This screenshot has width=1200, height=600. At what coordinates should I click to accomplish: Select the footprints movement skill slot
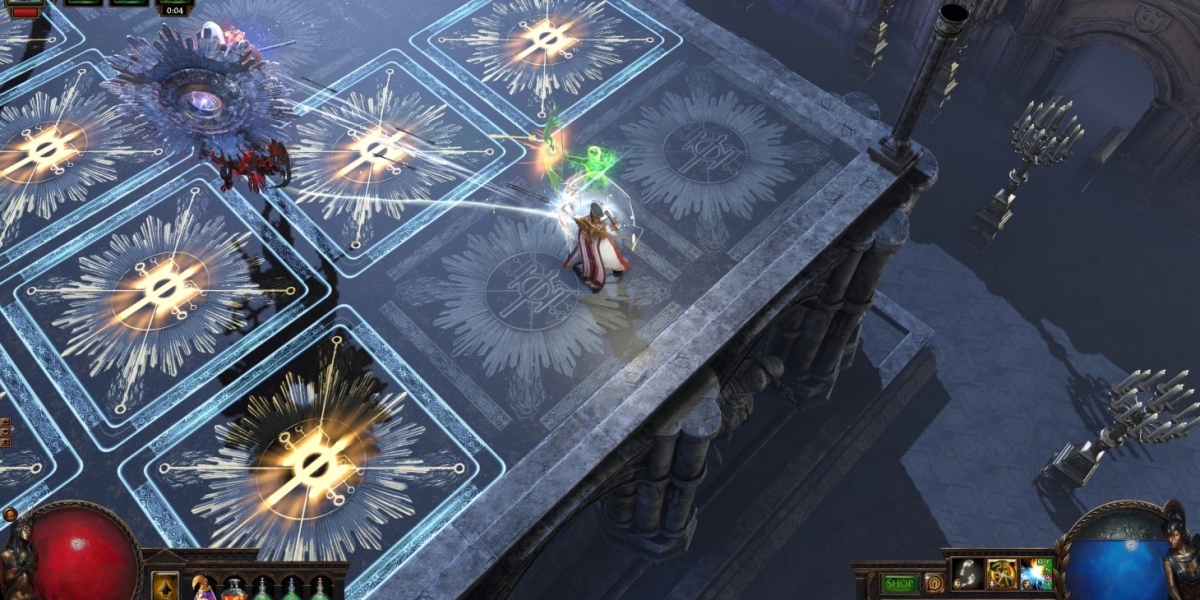pyautogui.click(x=967, y=574)
